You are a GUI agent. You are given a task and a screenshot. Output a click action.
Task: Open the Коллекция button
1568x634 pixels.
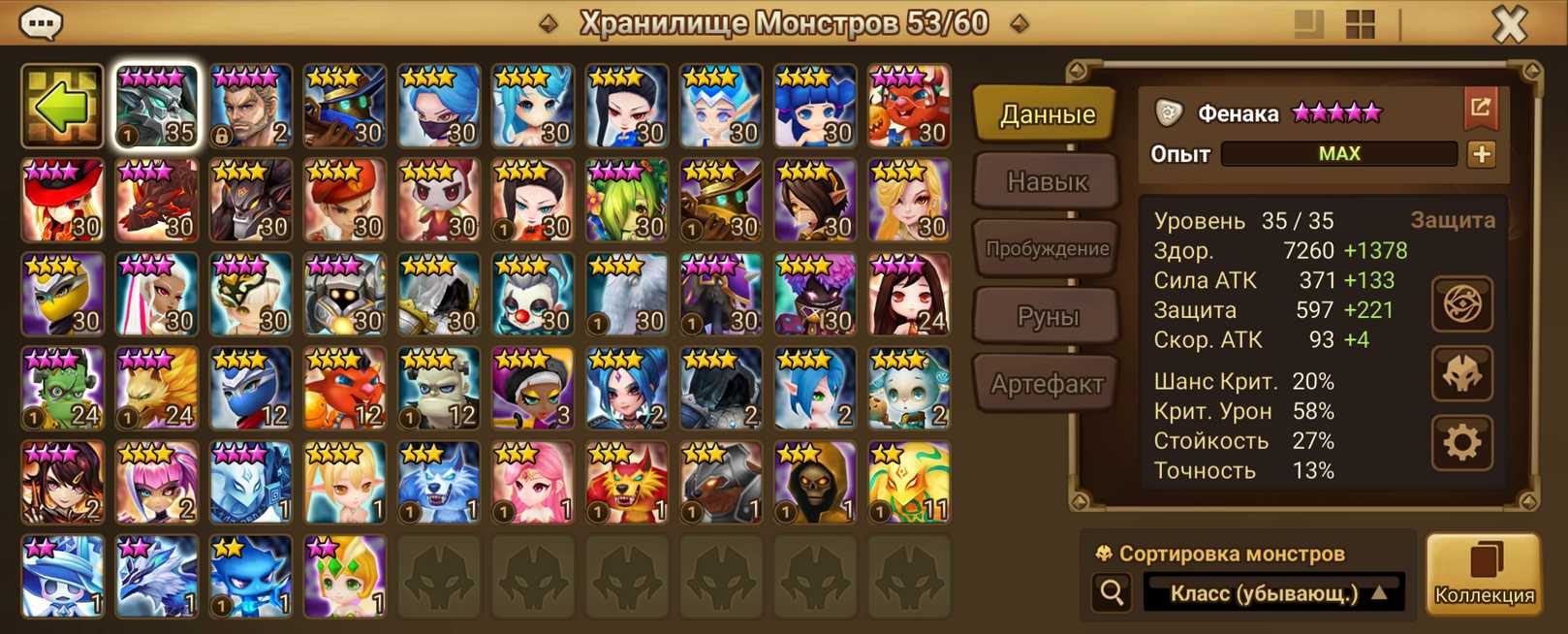(1484, 575)
